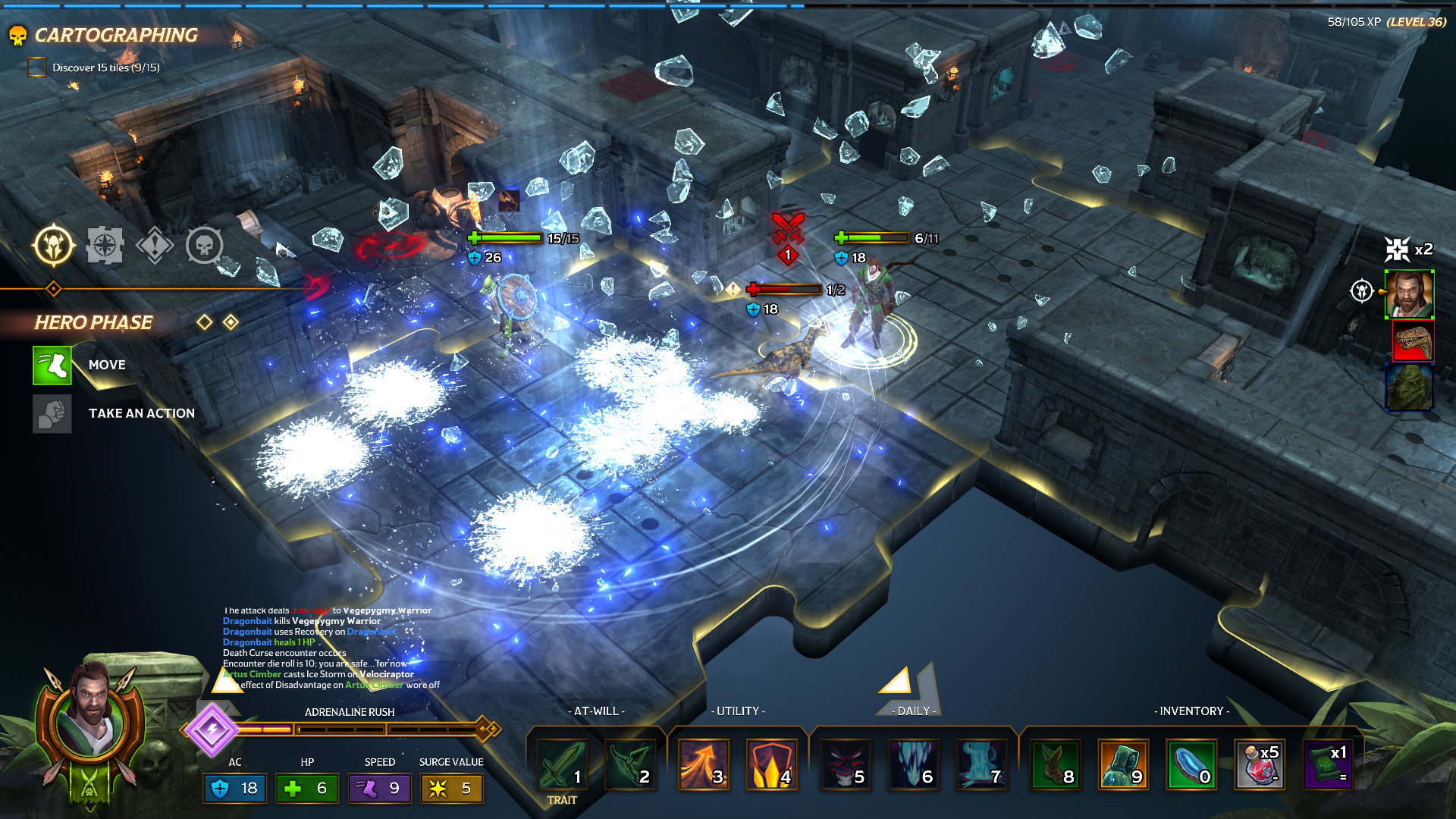Click the green lizard turn-order portrait
The image size is (1456, 819).
1409,387
